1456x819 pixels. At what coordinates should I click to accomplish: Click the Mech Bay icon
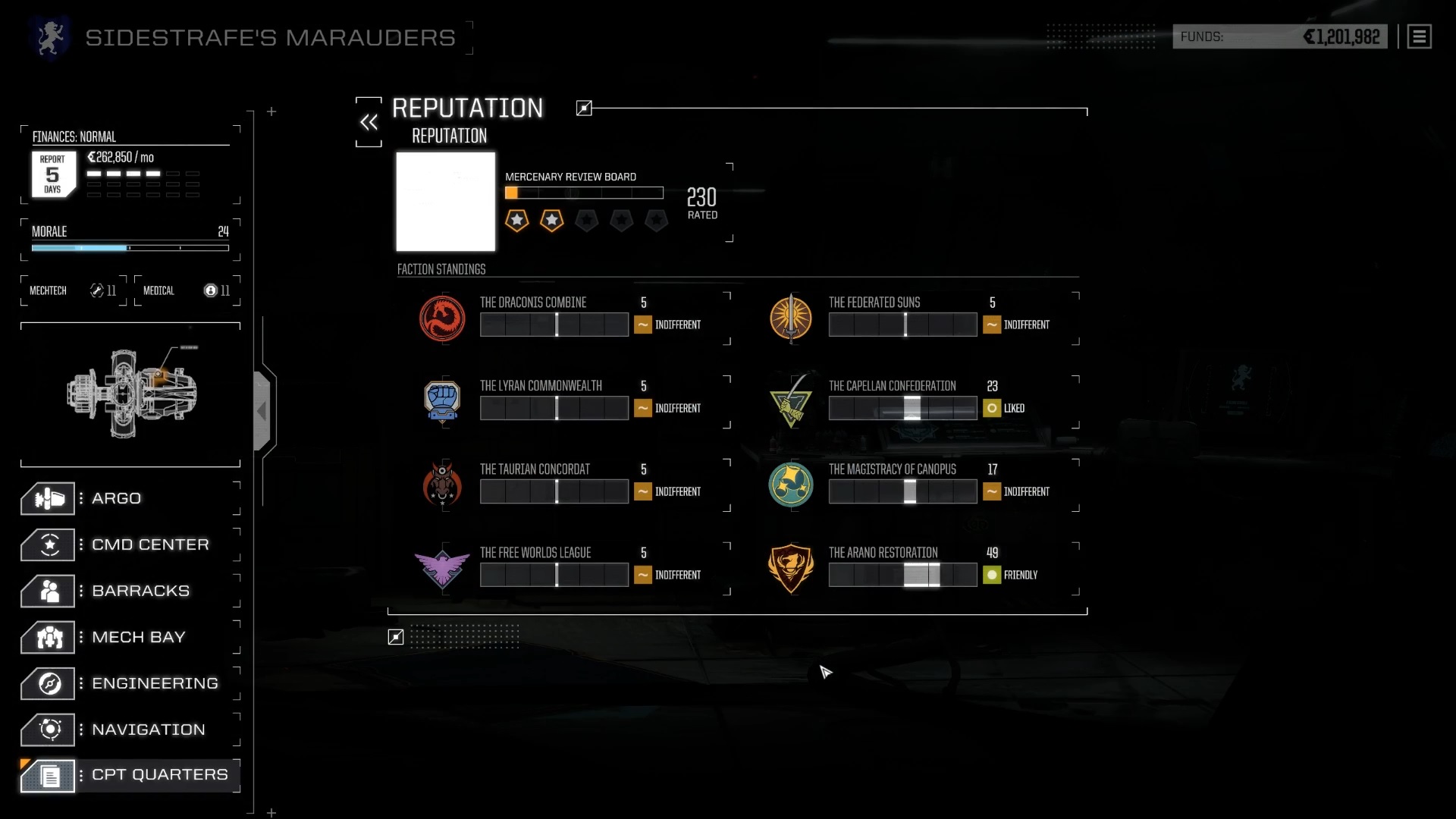49,637
